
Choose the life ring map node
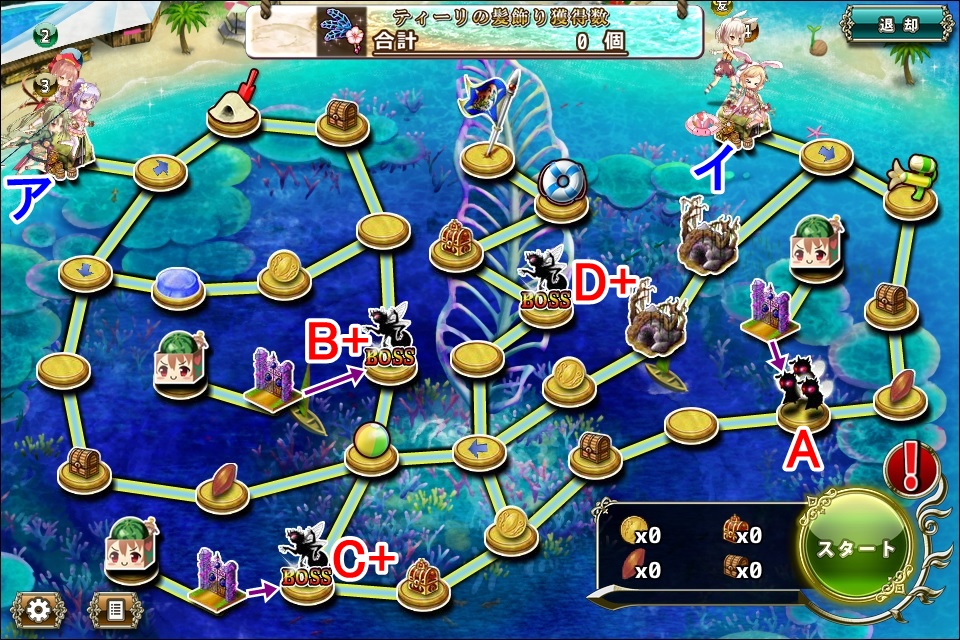[x=560, y=185]
